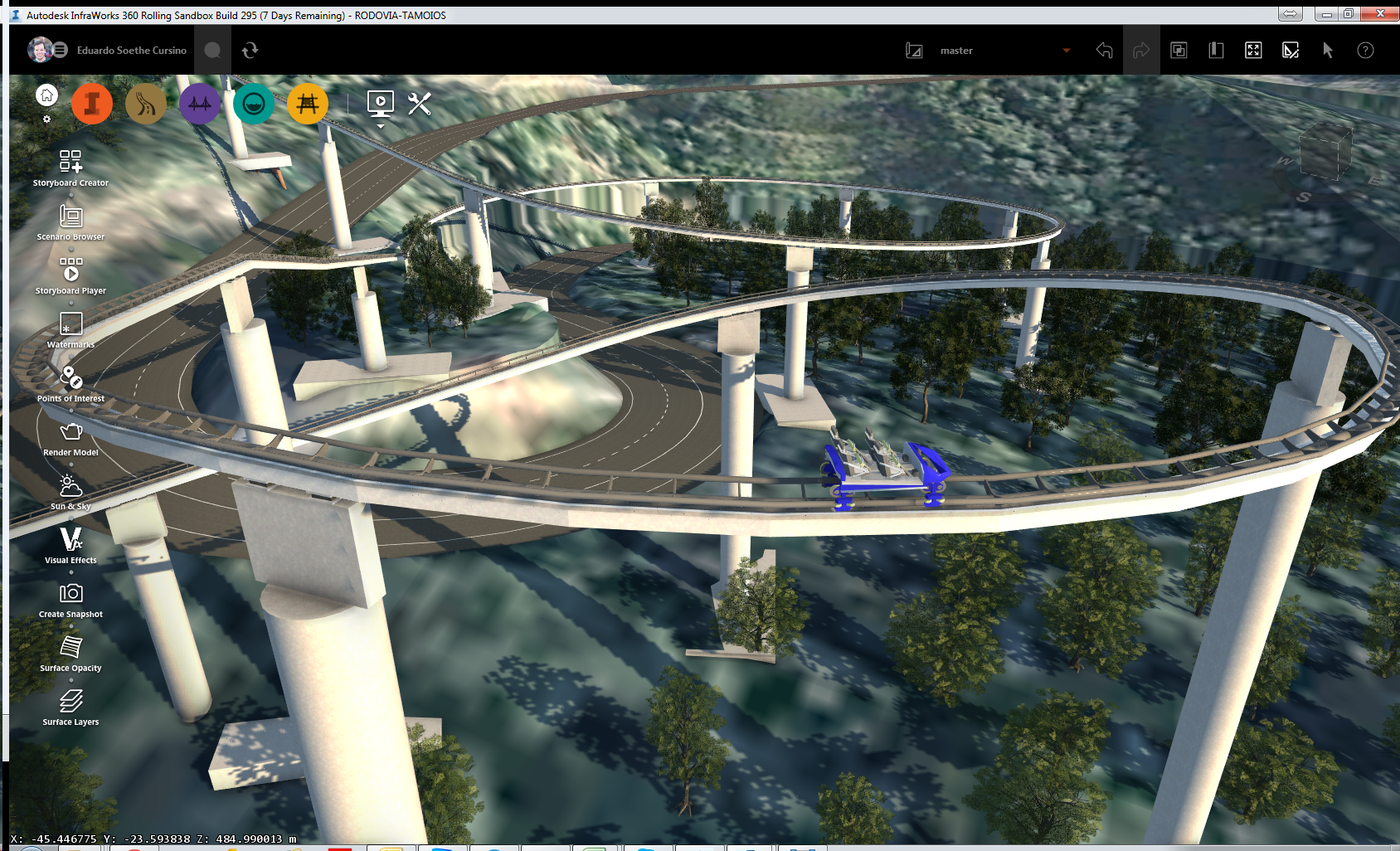Select the teal Drainage design tool

tap(254, 104)
